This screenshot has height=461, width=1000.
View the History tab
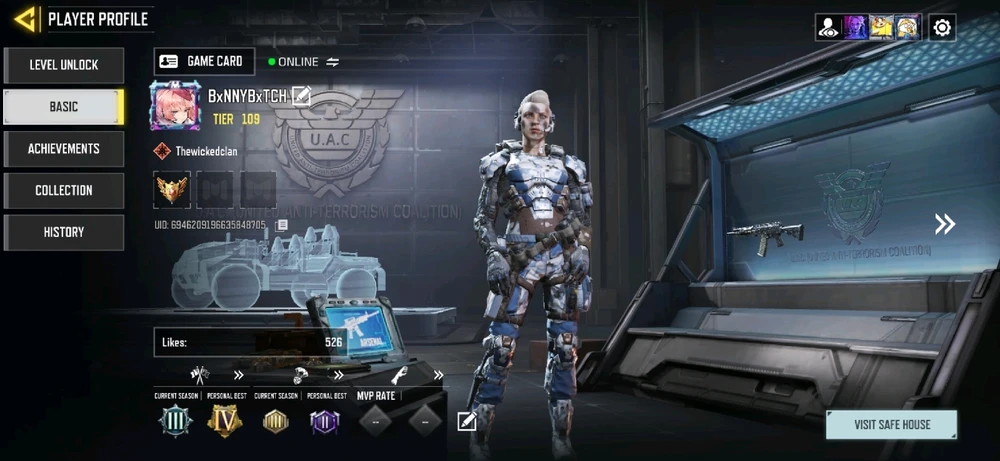64,233
